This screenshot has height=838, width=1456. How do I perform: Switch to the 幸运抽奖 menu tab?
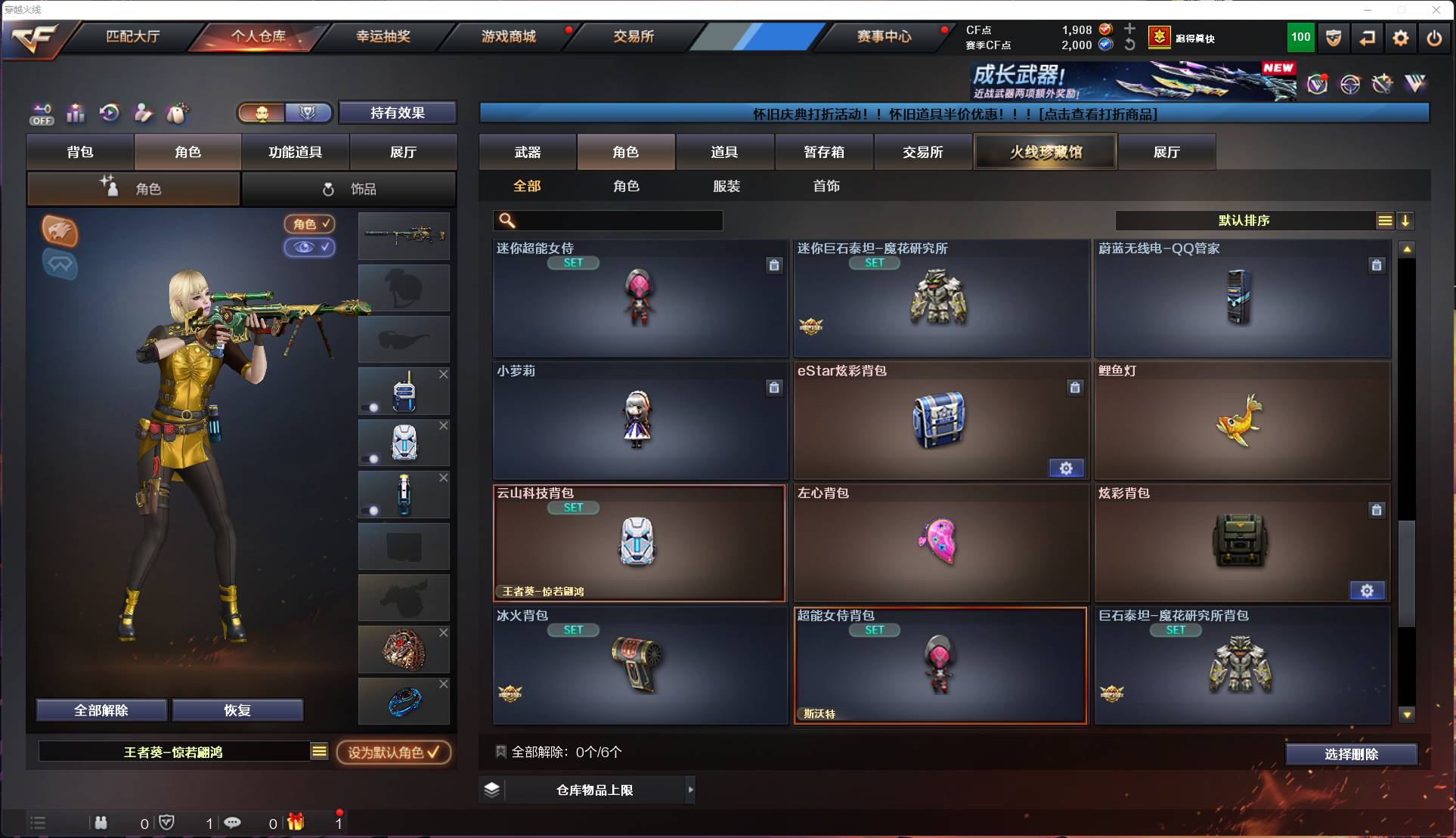coord(382,36)
